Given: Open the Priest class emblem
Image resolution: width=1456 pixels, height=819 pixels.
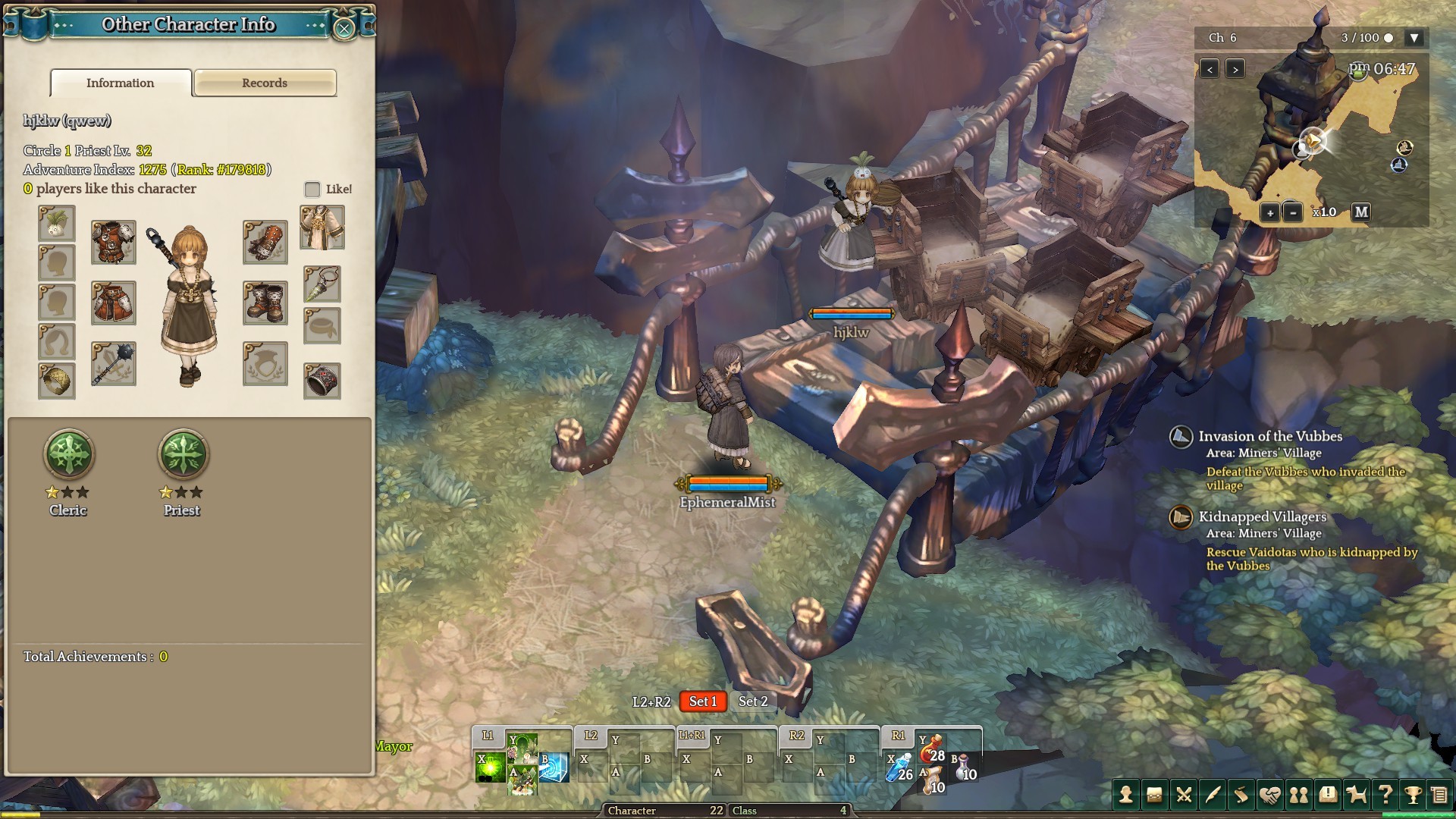Looking at the screenshot, I should [x=182, y=455].
